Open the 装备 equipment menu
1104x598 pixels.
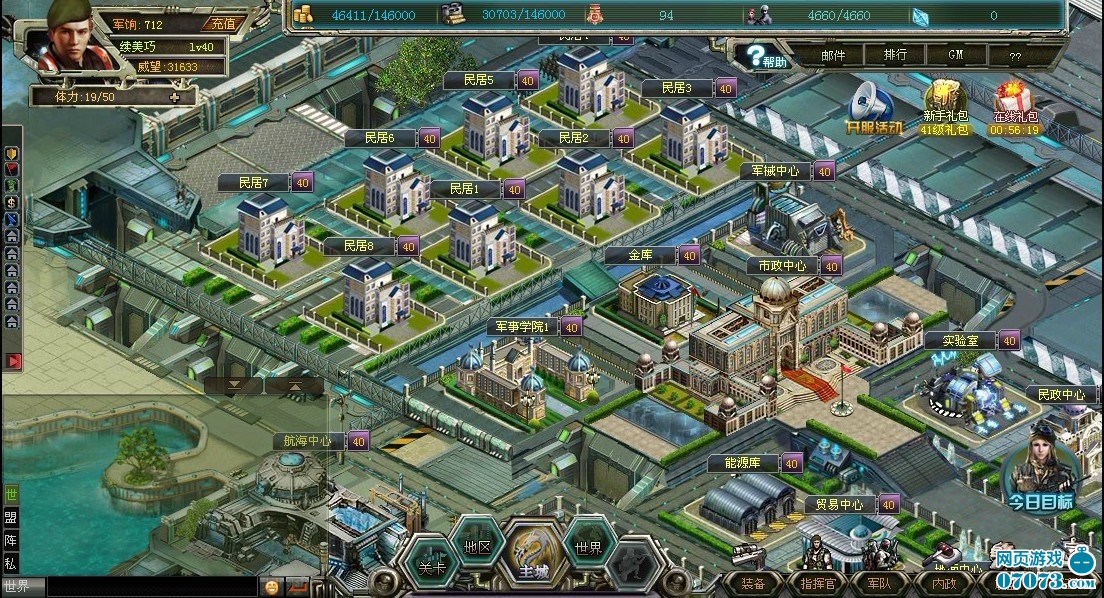point(753,583)
